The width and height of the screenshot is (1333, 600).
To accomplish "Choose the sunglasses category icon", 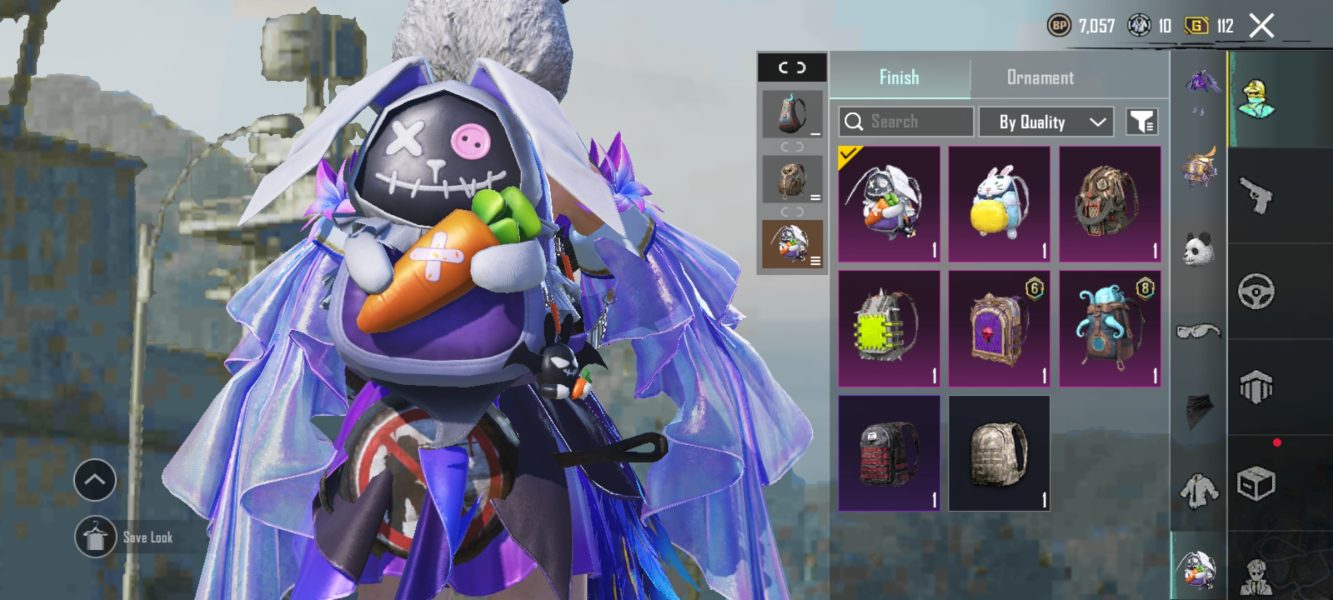I will [x=1198, y=331].
